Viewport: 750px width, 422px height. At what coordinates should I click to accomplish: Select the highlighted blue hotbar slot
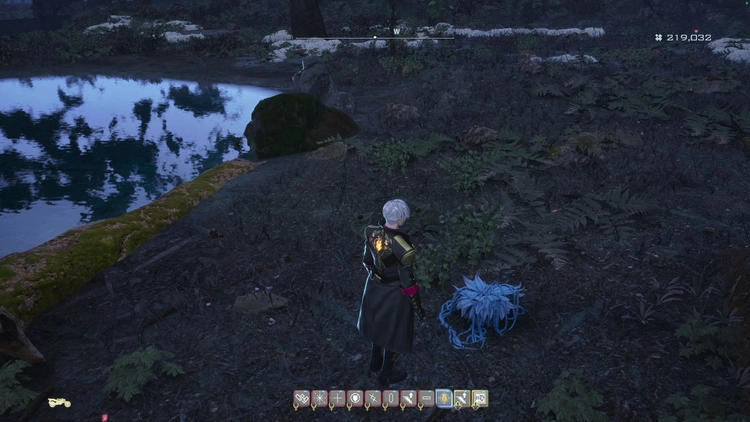click(x=444, y=399)
